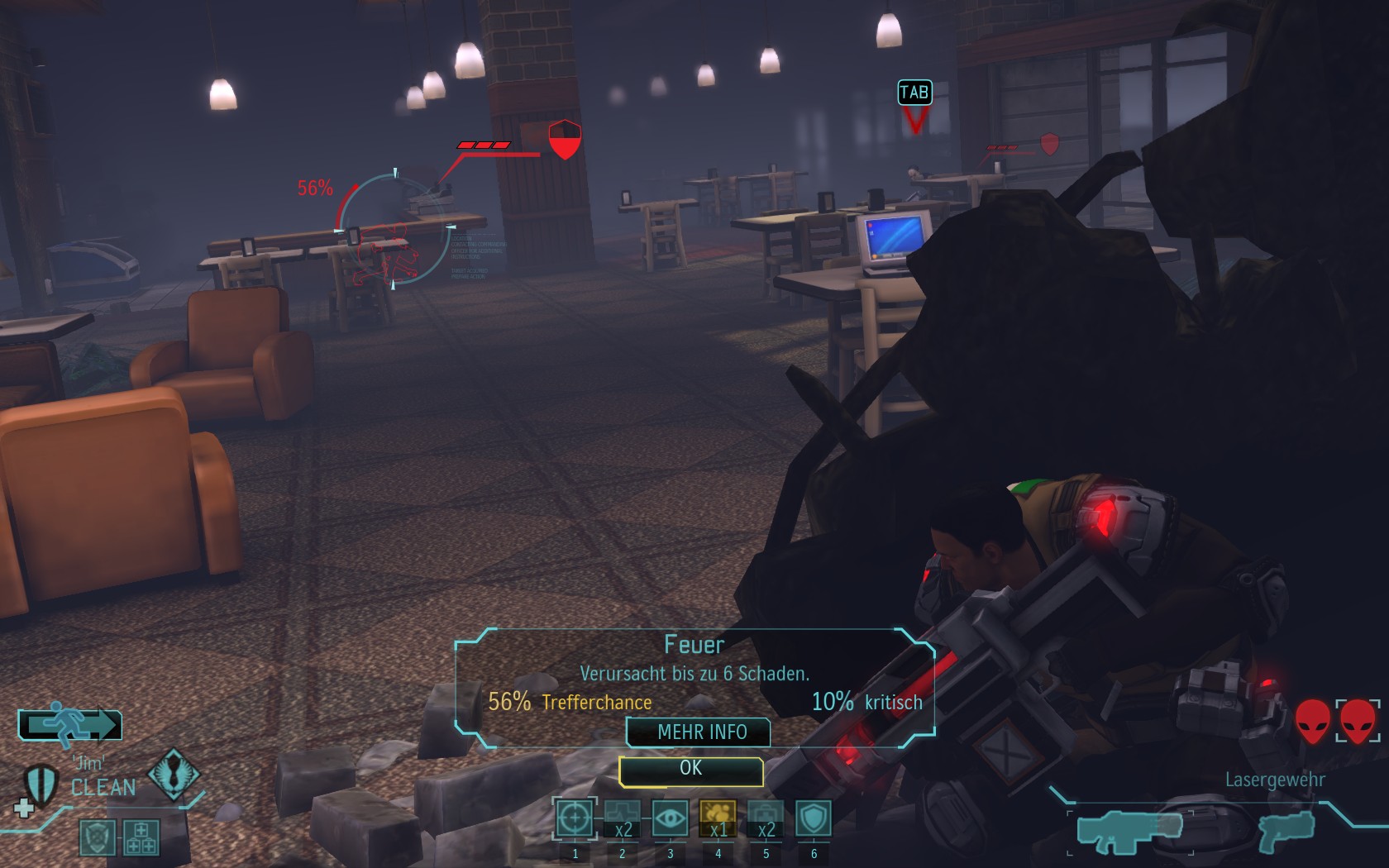1389x868 pixels.
Task: Switch to the pistol sidearm
Action: pos(1286,830)
